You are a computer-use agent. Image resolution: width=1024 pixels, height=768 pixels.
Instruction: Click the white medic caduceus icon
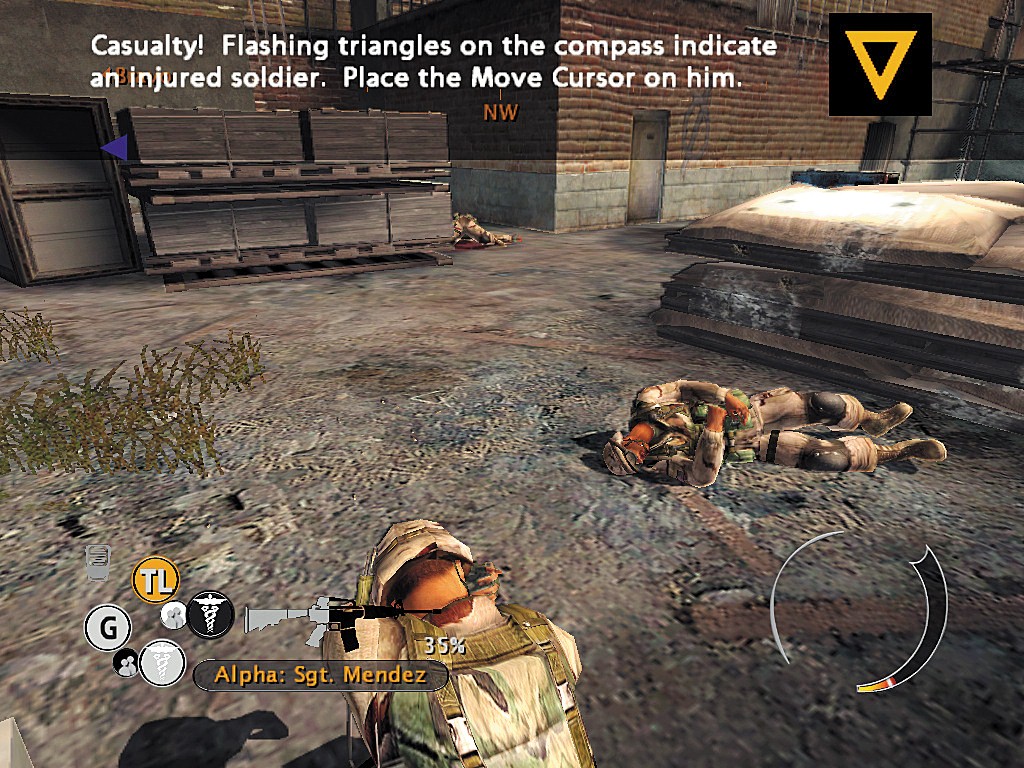coord(161,661)
